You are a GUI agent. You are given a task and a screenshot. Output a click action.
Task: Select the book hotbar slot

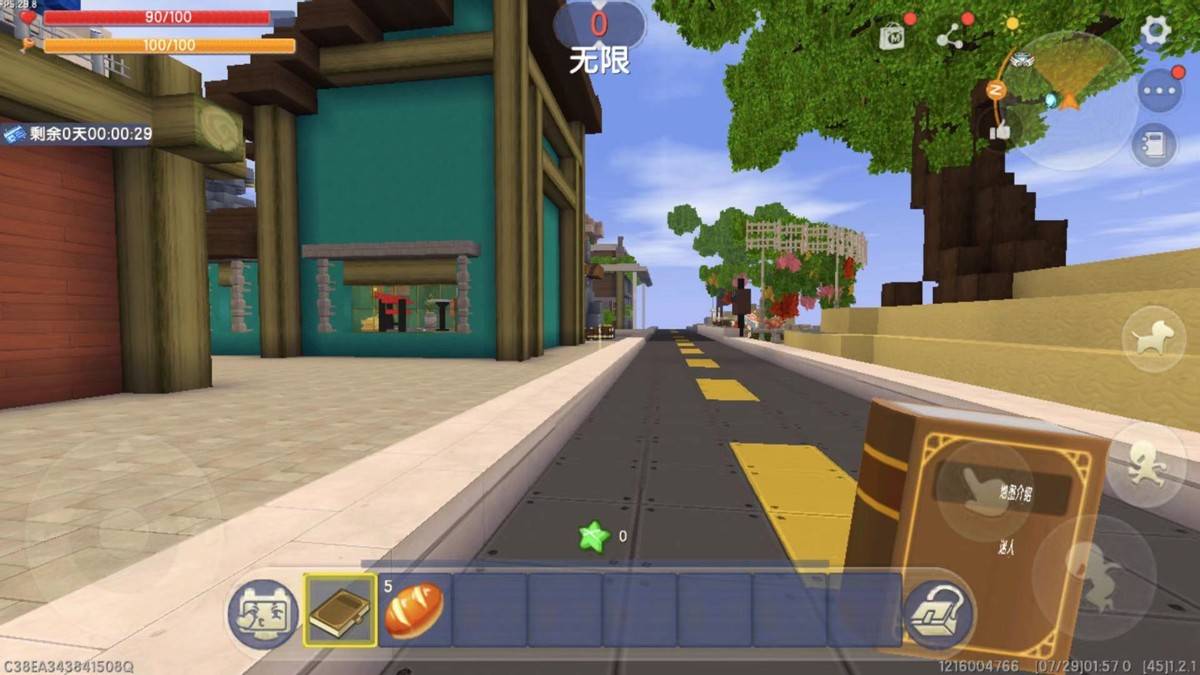click(x=340, y=610)
